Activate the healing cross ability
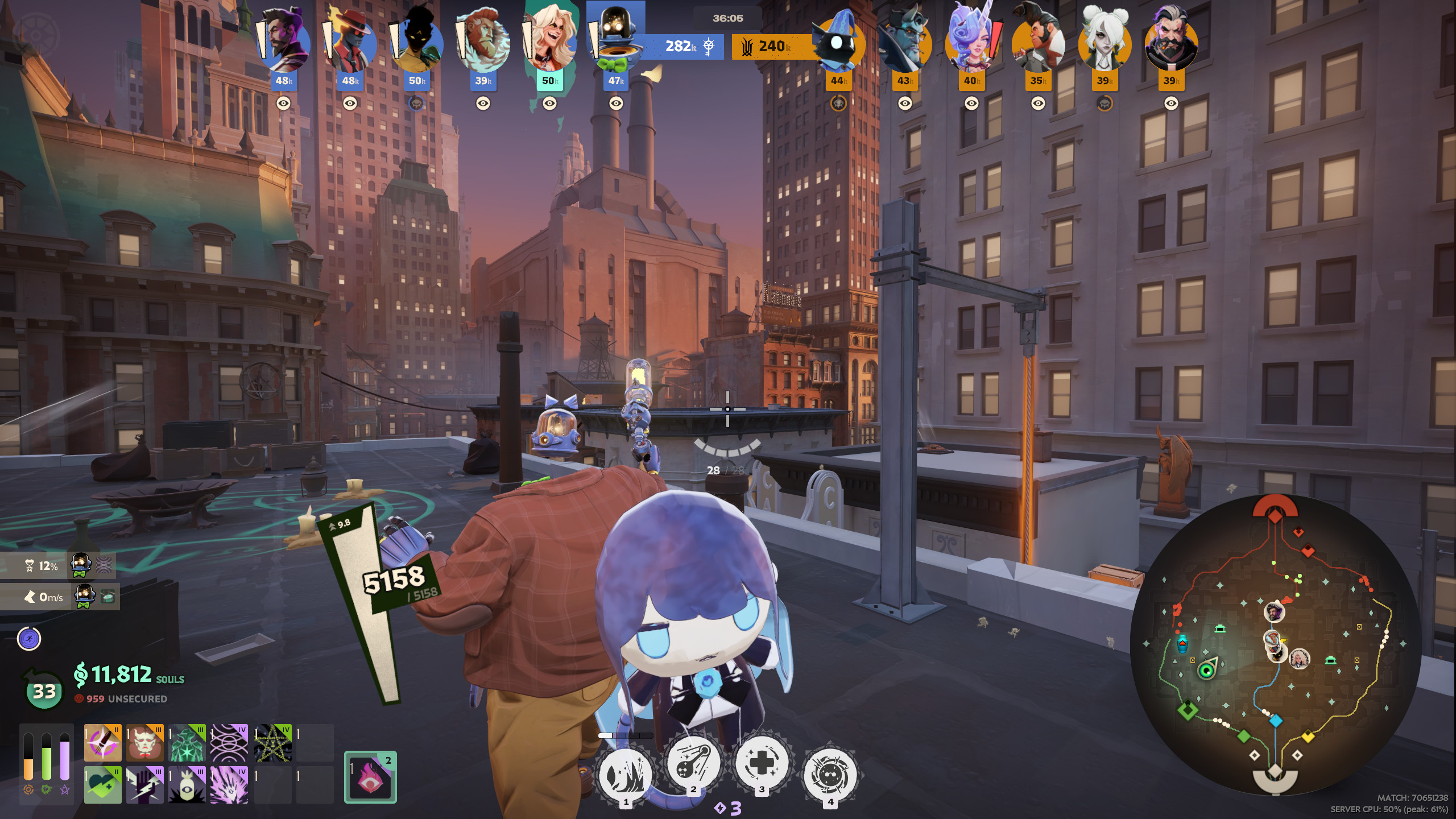Image resolution: width=1456 pixels, height=819 pixels. click(x=762, y=763)
